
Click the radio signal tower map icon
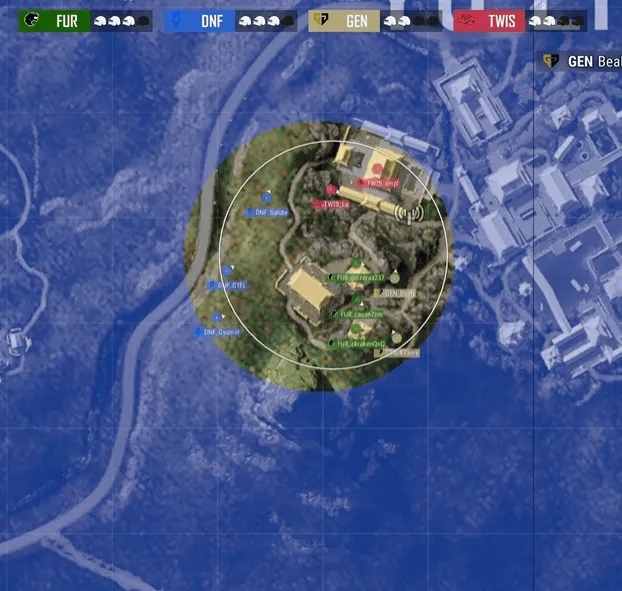407,212
